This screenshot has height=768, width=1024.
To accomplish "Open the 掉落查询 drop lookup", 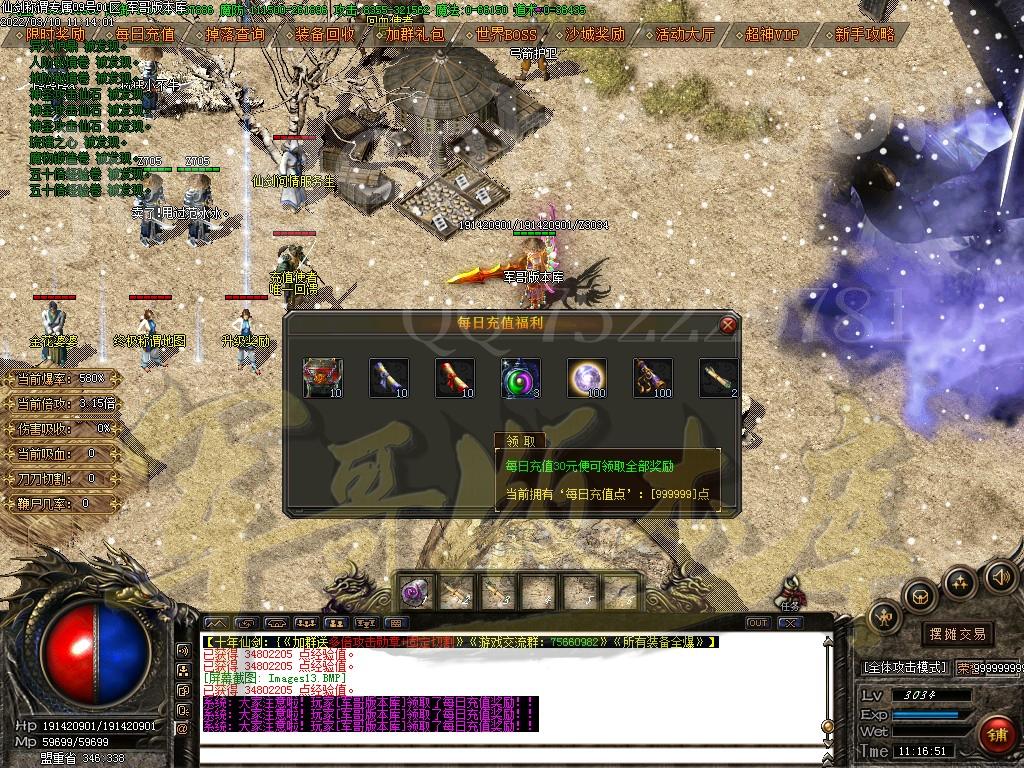I will point(234,34).
